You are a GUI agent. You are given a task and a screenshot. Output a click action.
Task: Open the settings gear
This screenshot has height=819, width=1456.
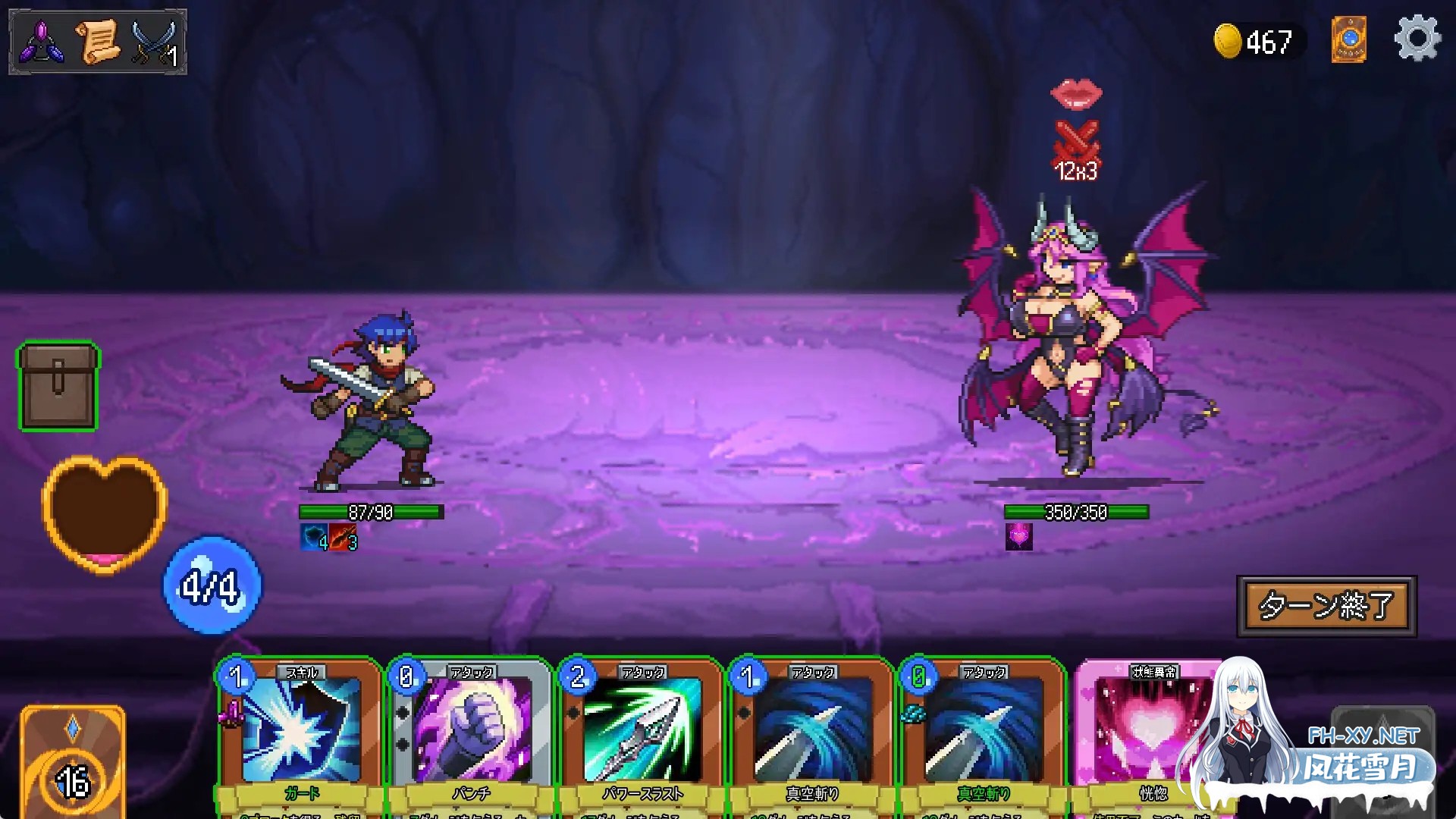click(1417, 39)
